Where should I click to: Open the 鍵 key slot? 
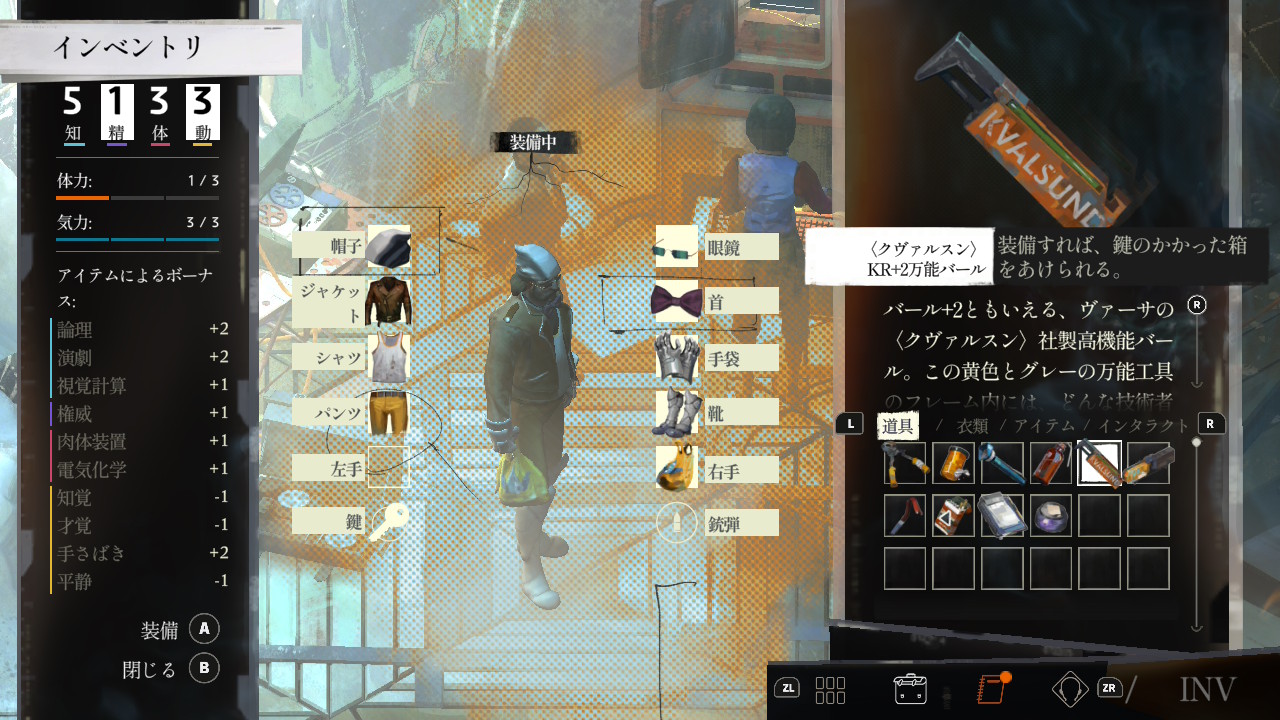coord(388,521)
